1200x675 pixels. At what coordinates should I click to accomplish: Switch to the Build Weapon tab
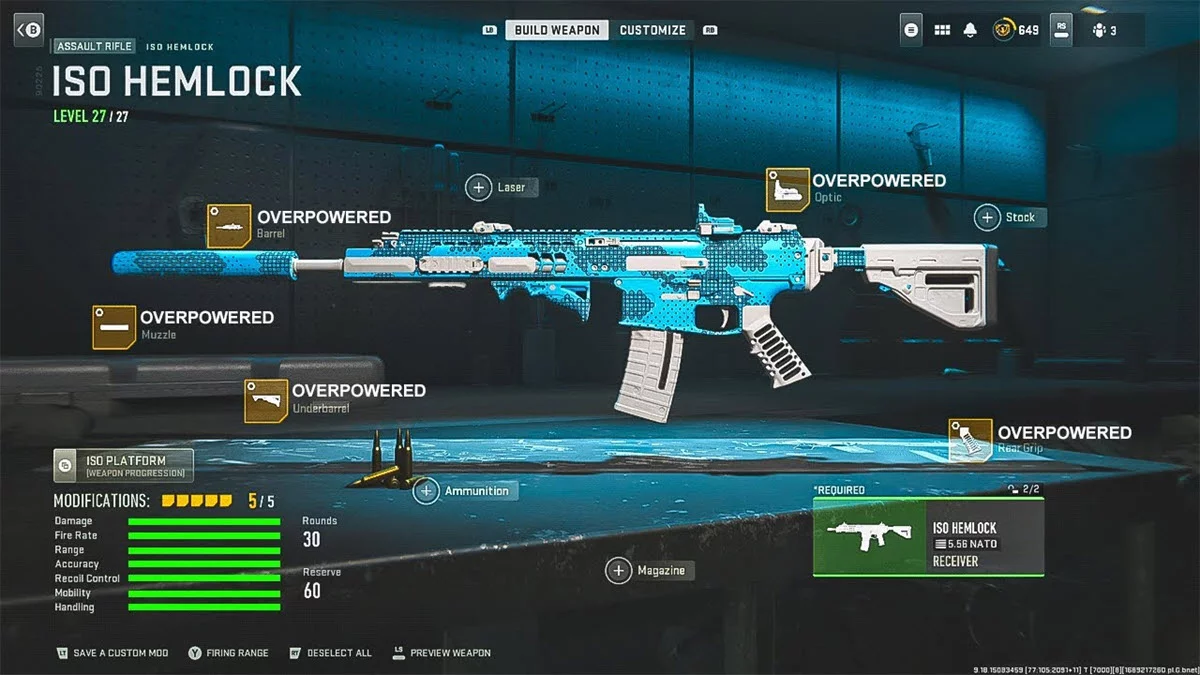click(x=557, y=30)
